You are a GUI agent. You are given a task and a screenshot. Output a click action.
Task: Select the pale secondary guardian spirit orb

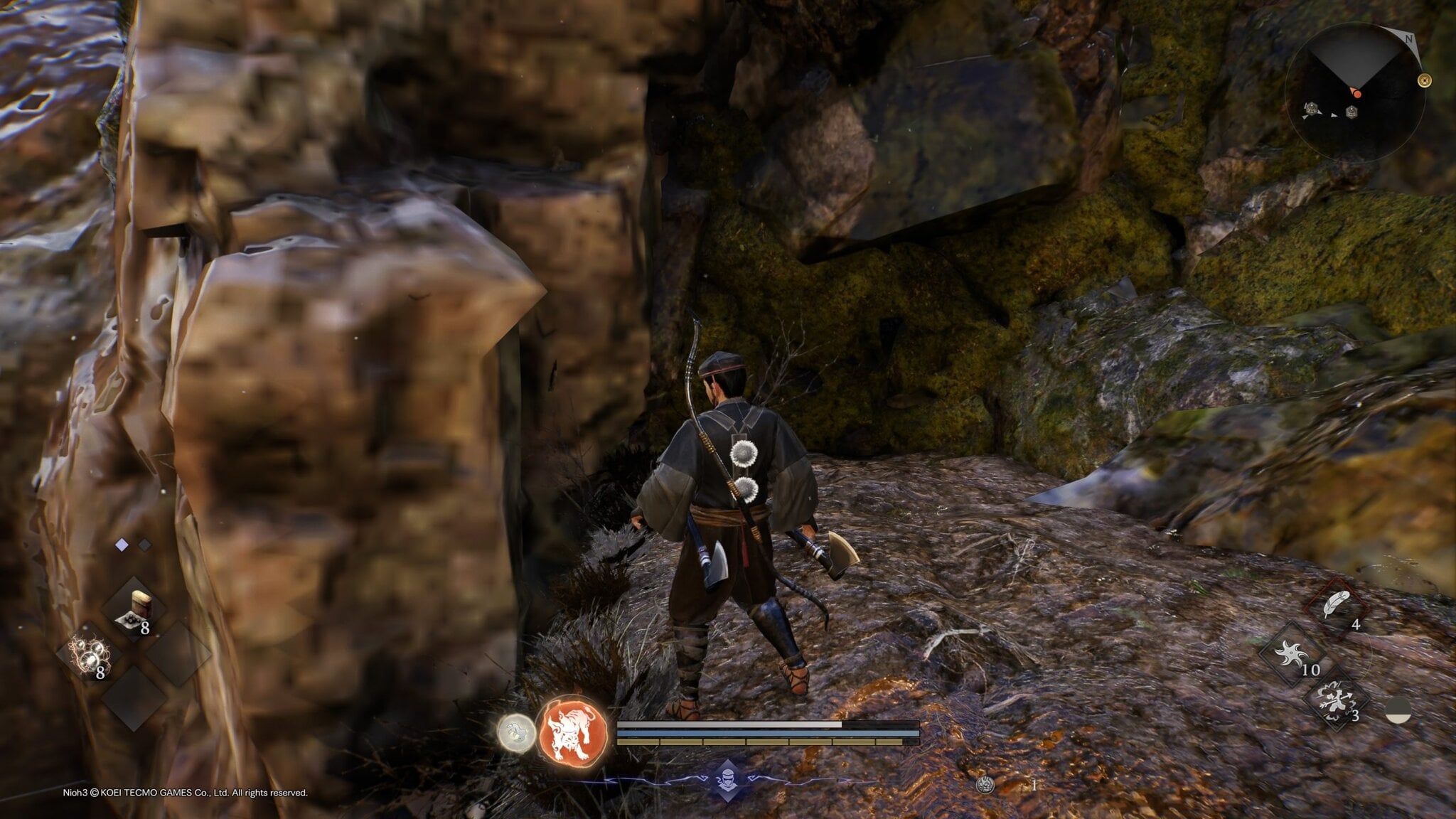(x=515, y=732)
